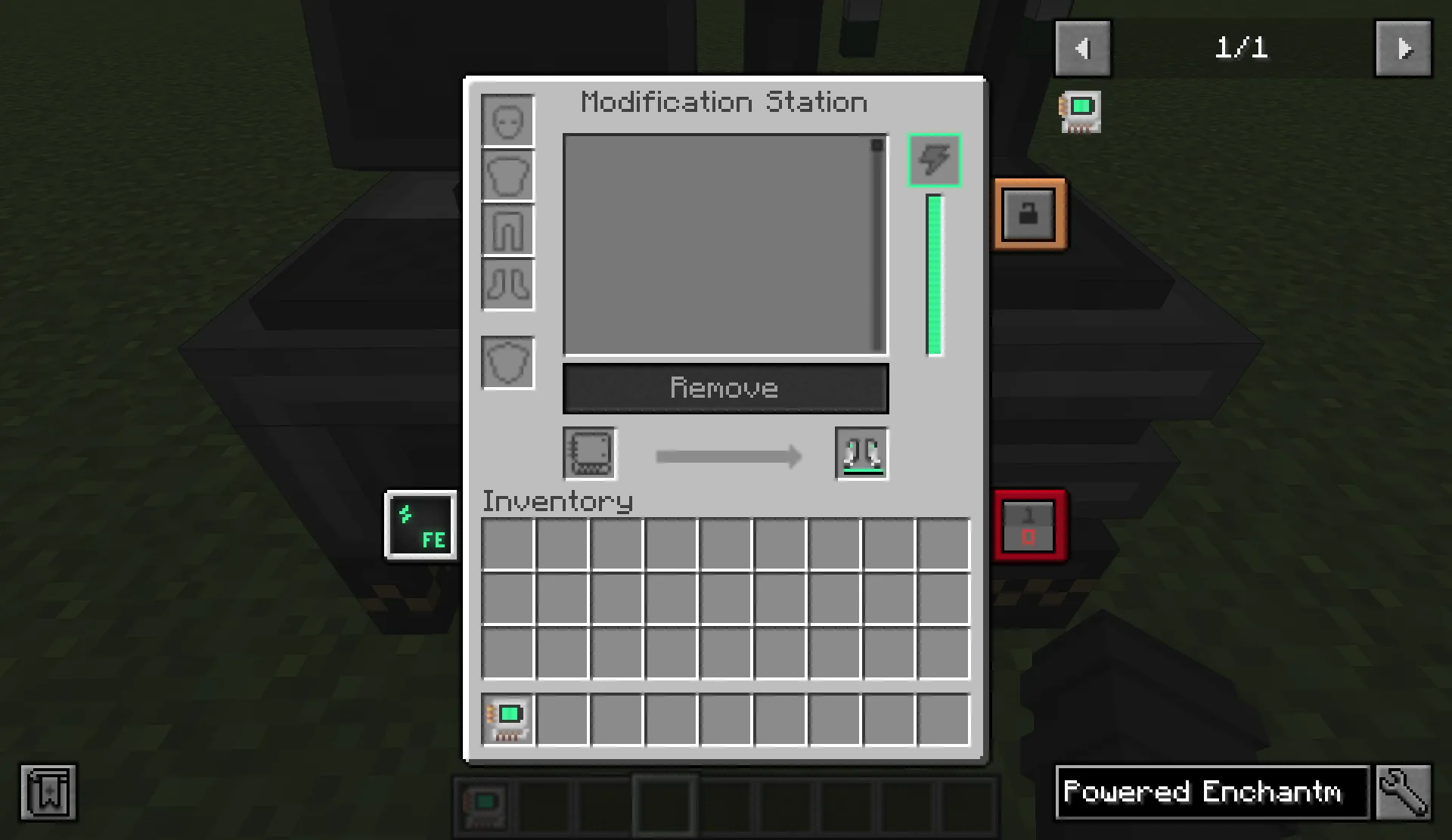Click the chip module icon below the page arrows
Screen dimensions: 1452x840
point(1080,111)
